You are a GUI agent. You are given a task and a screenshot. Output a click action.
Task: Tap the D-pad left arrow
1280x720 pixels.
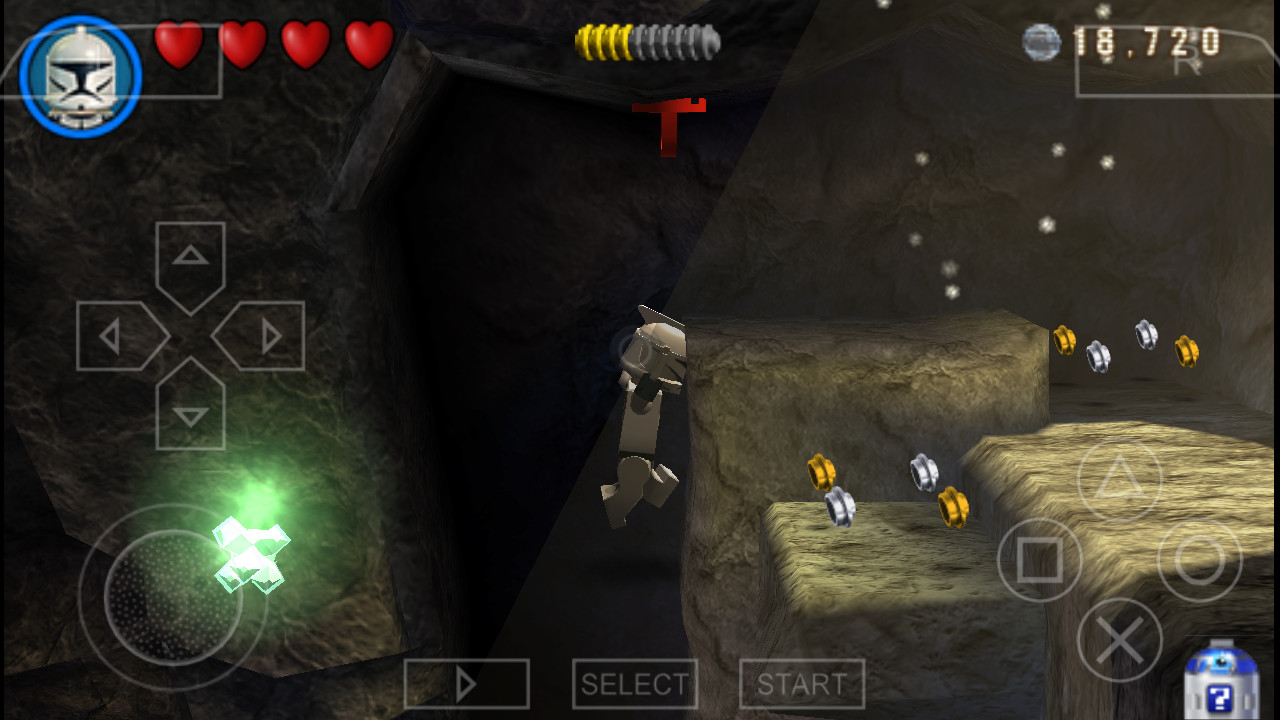[118, 336]
